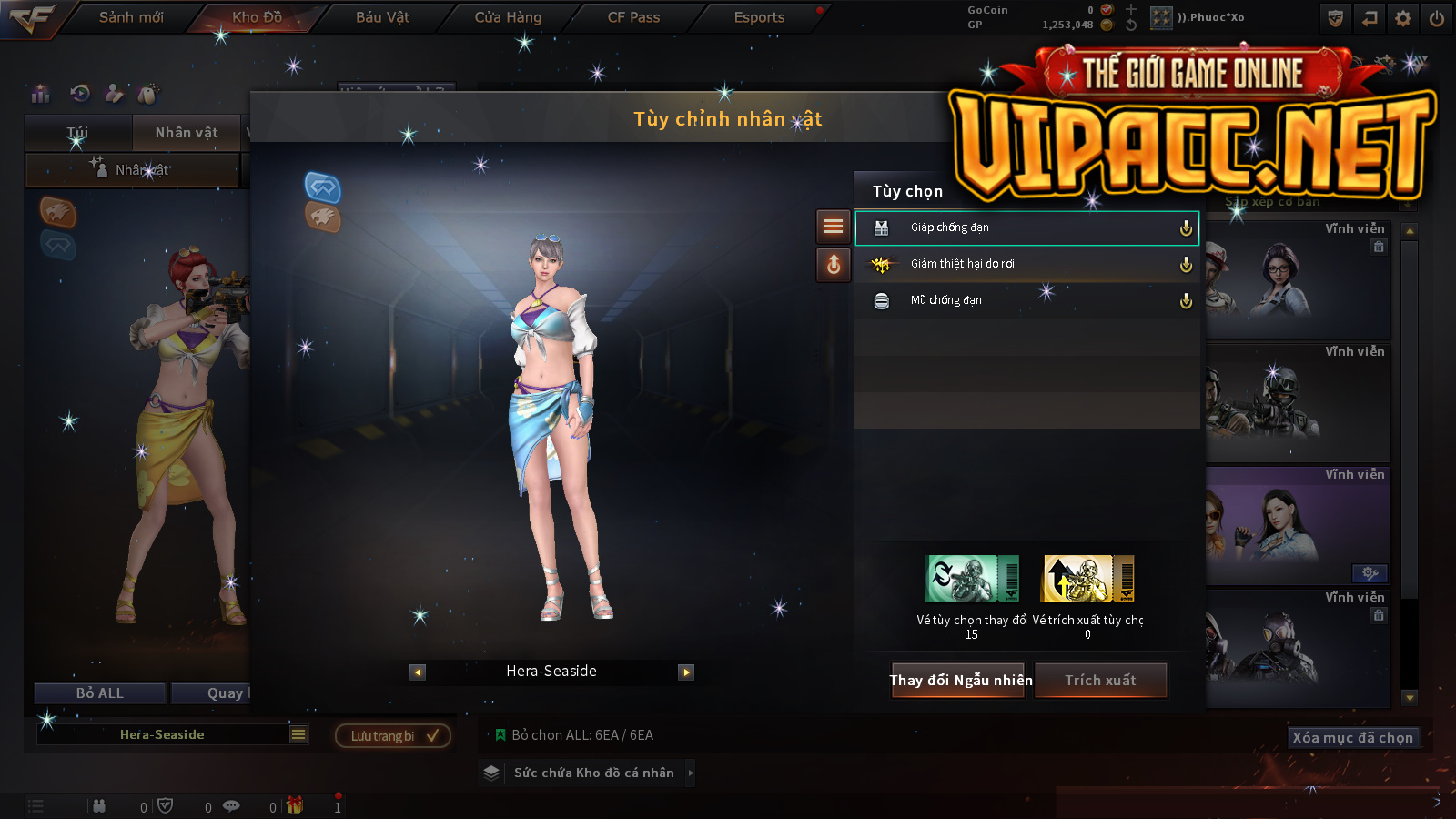Show next character with right arrow
Screen dimensions: 1456x819
point(686,672)
